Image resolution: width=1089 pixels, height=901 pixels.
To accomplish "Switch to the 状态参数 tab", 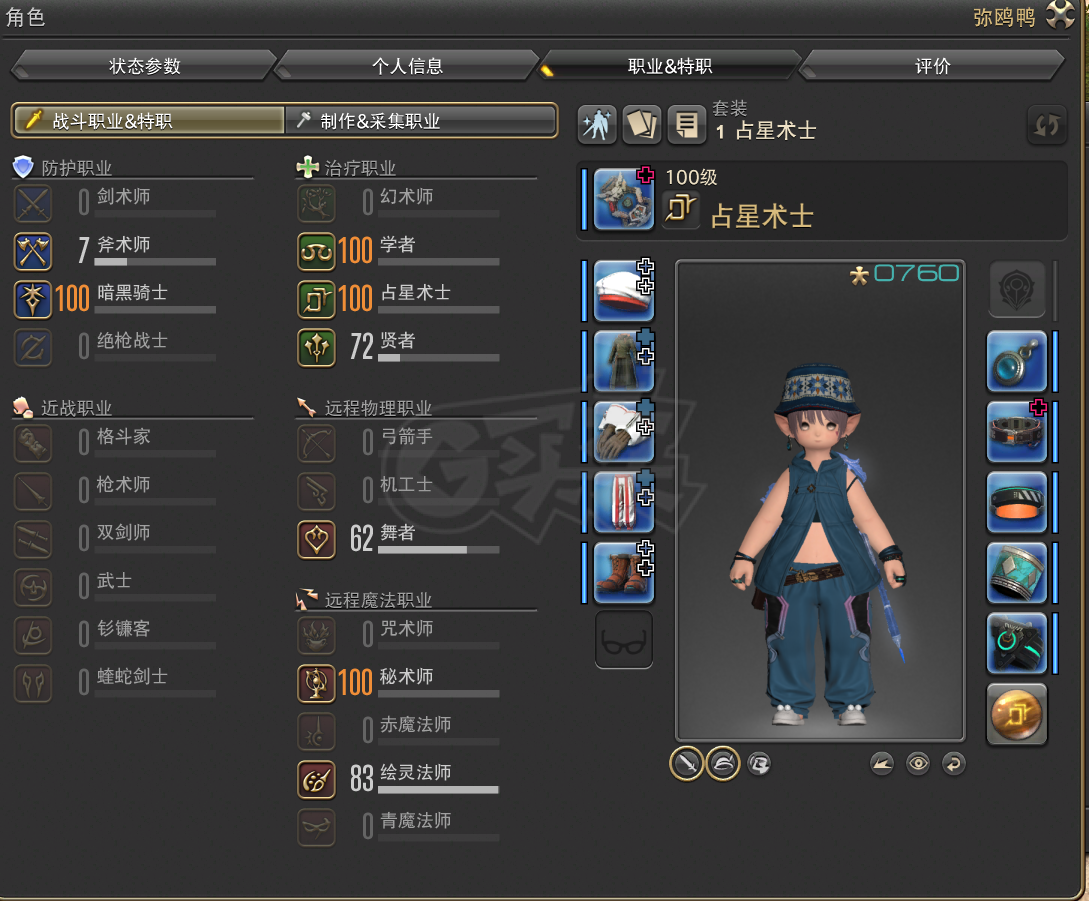I will pyautogui.click(x=144, y=67).
